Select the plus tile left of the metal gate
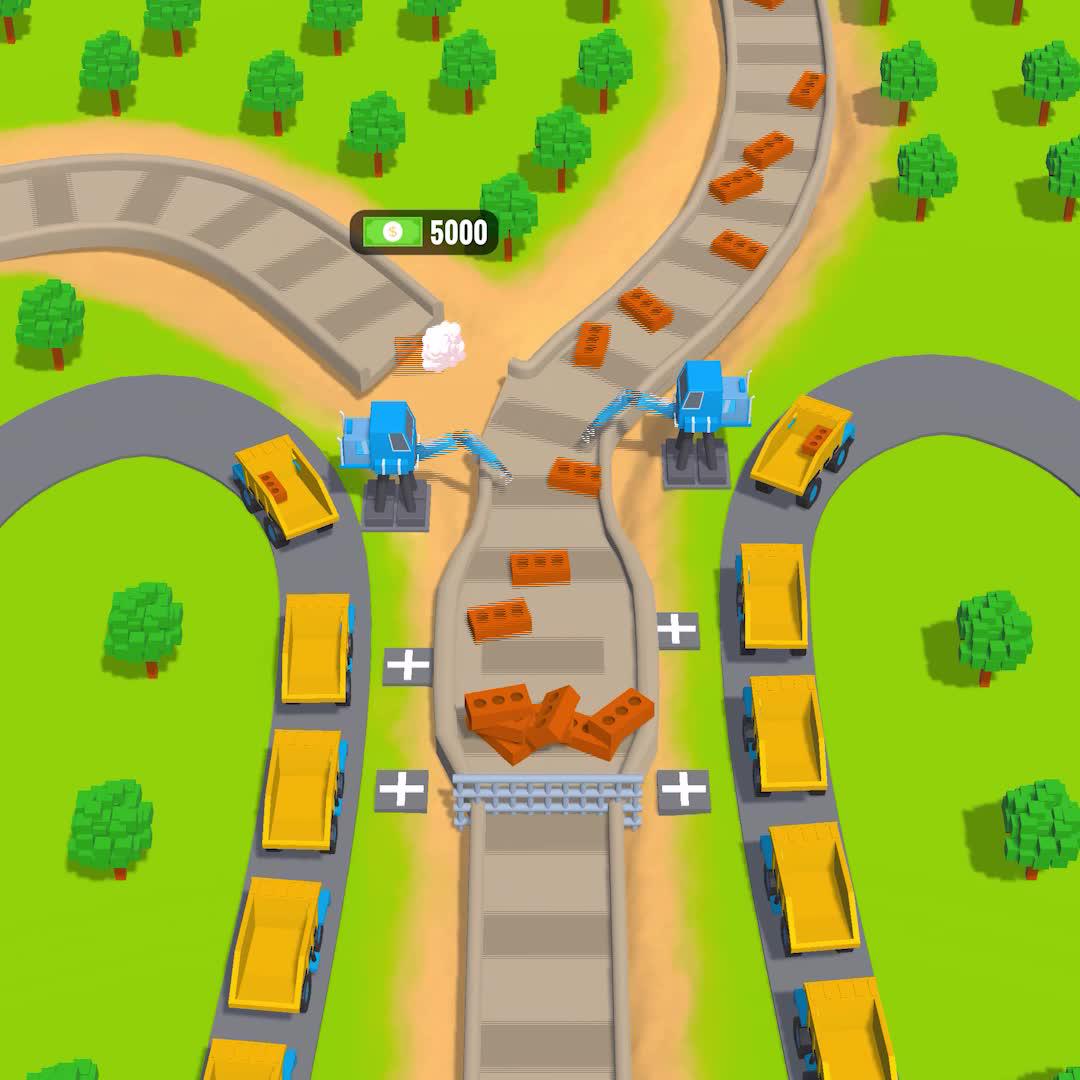The height and width of the screenshot is (1080, 1080). [x=402, y=790]
